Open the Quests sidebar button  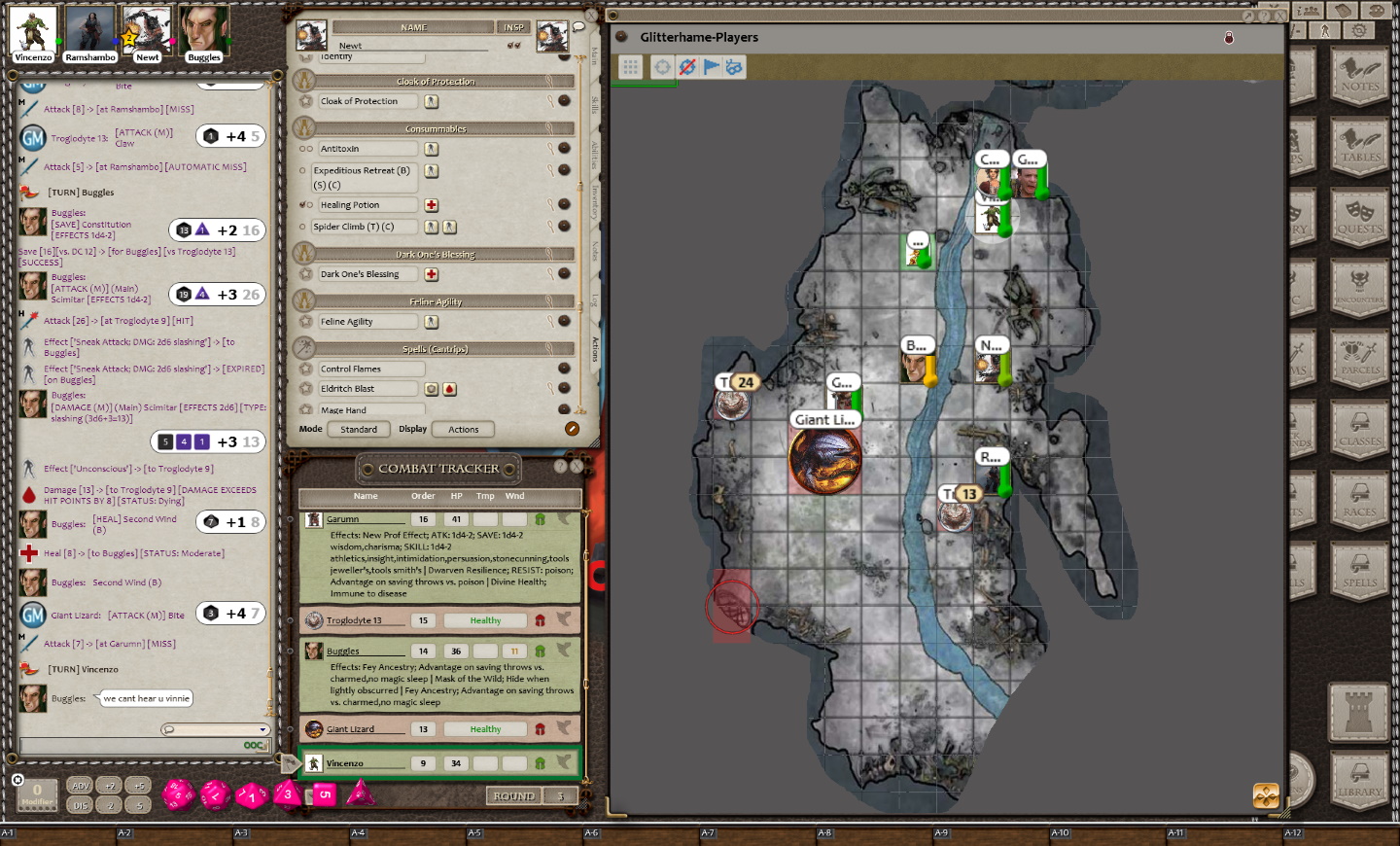coord(1359,216)
